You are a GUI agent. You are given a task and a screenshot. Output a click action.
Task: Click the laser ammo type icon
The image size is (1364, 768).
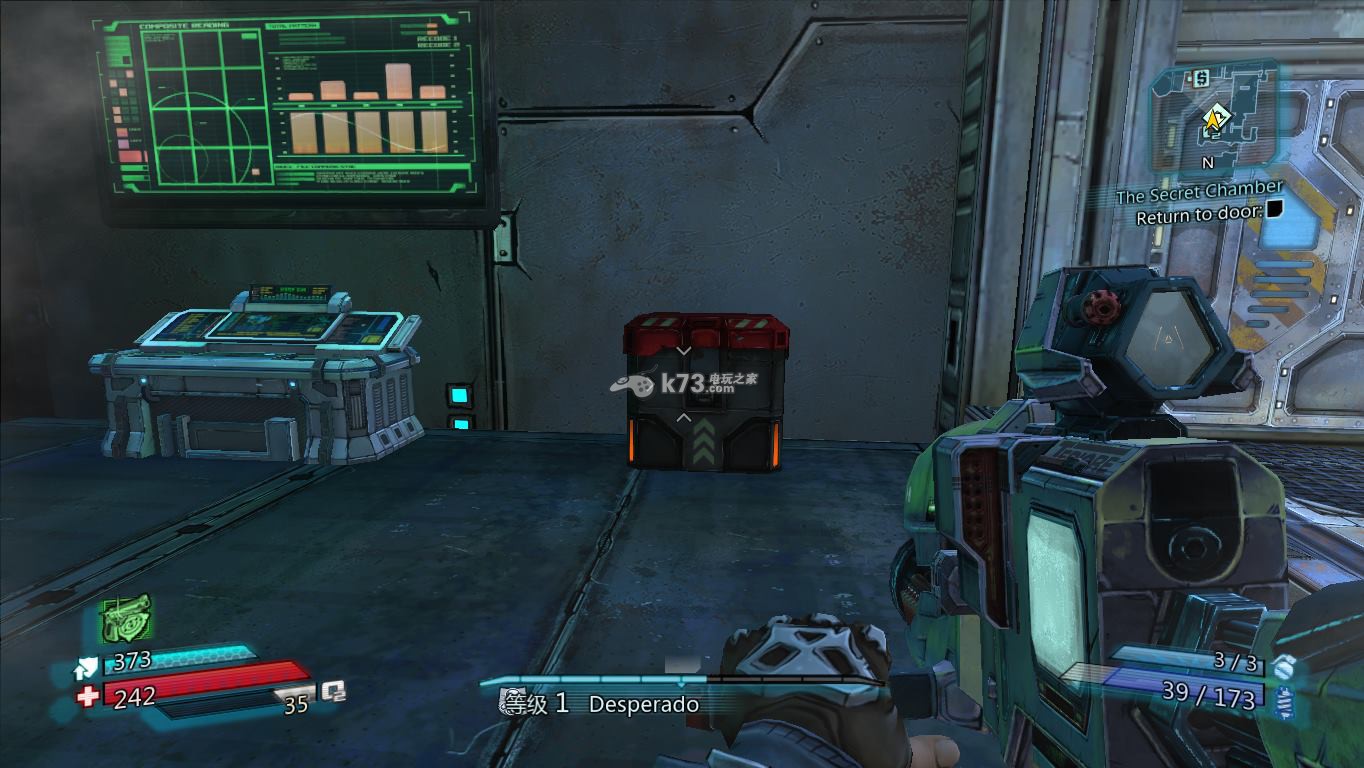coord(1285,703)
